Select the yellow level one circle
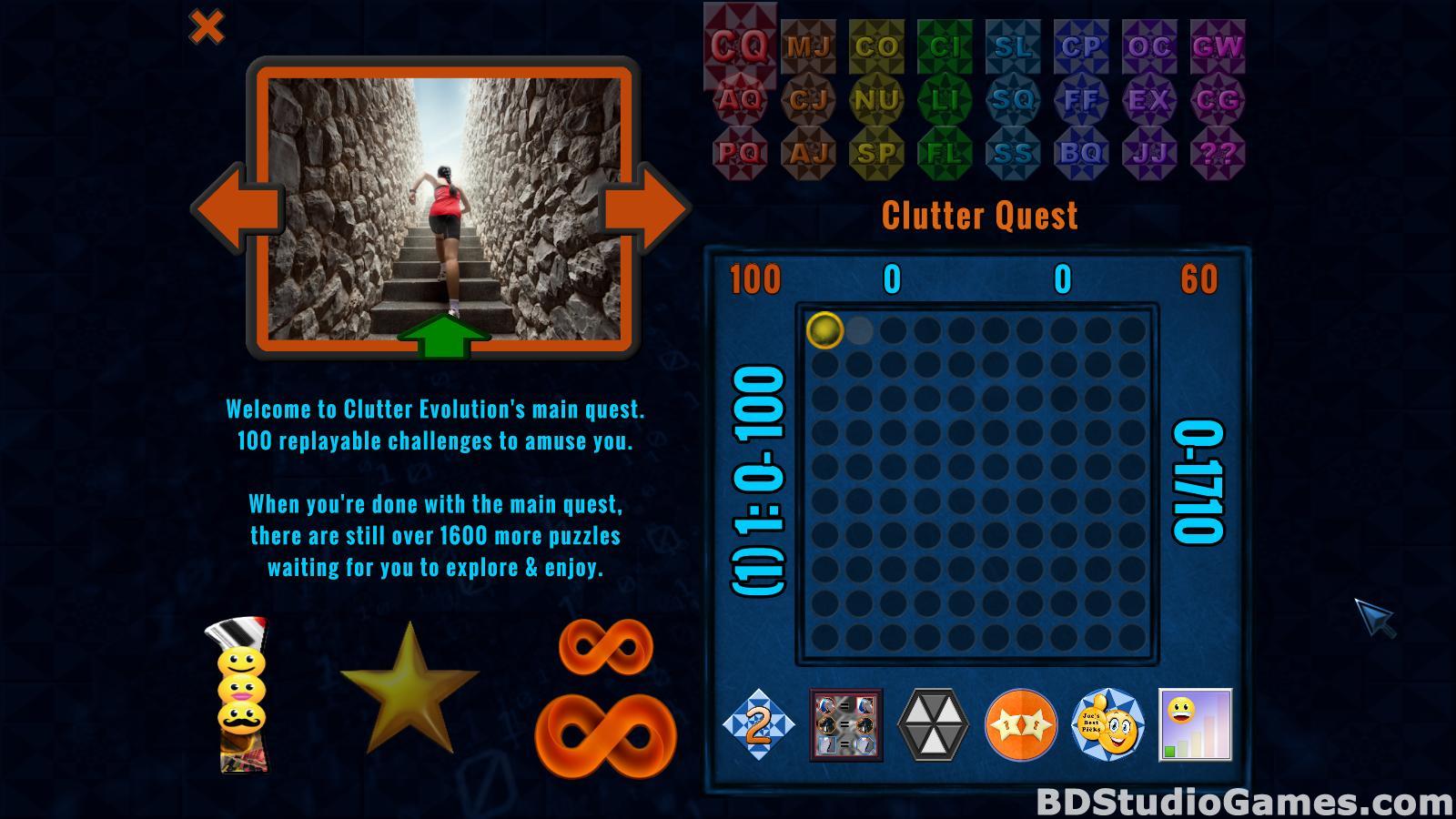This screenshot has height=819, width=1456. coord(824,330)
